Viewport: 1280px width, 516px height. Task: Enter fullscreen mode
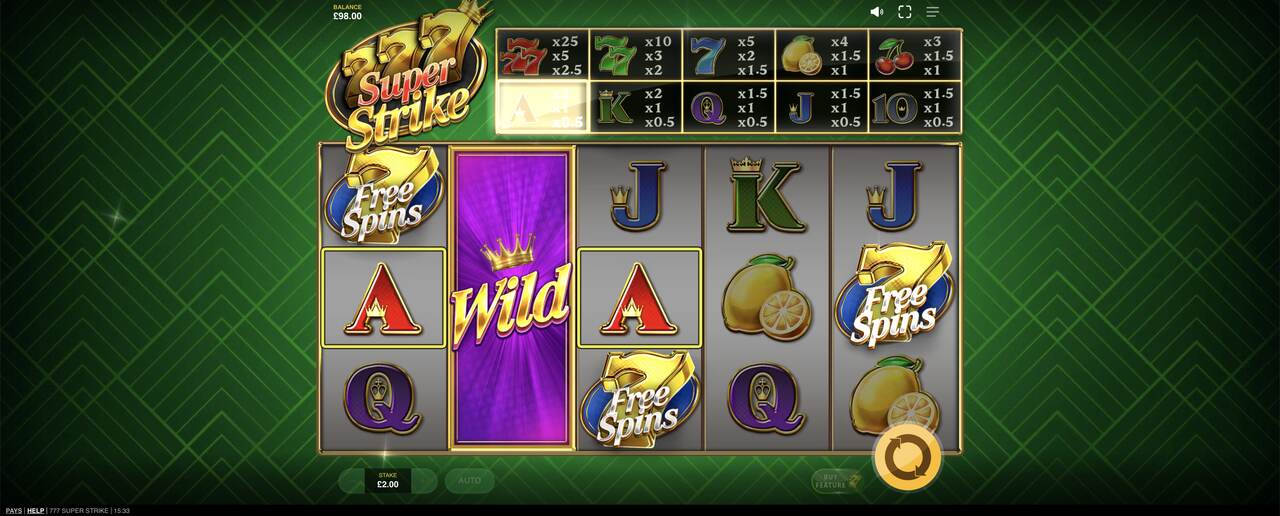coord(905,12)
